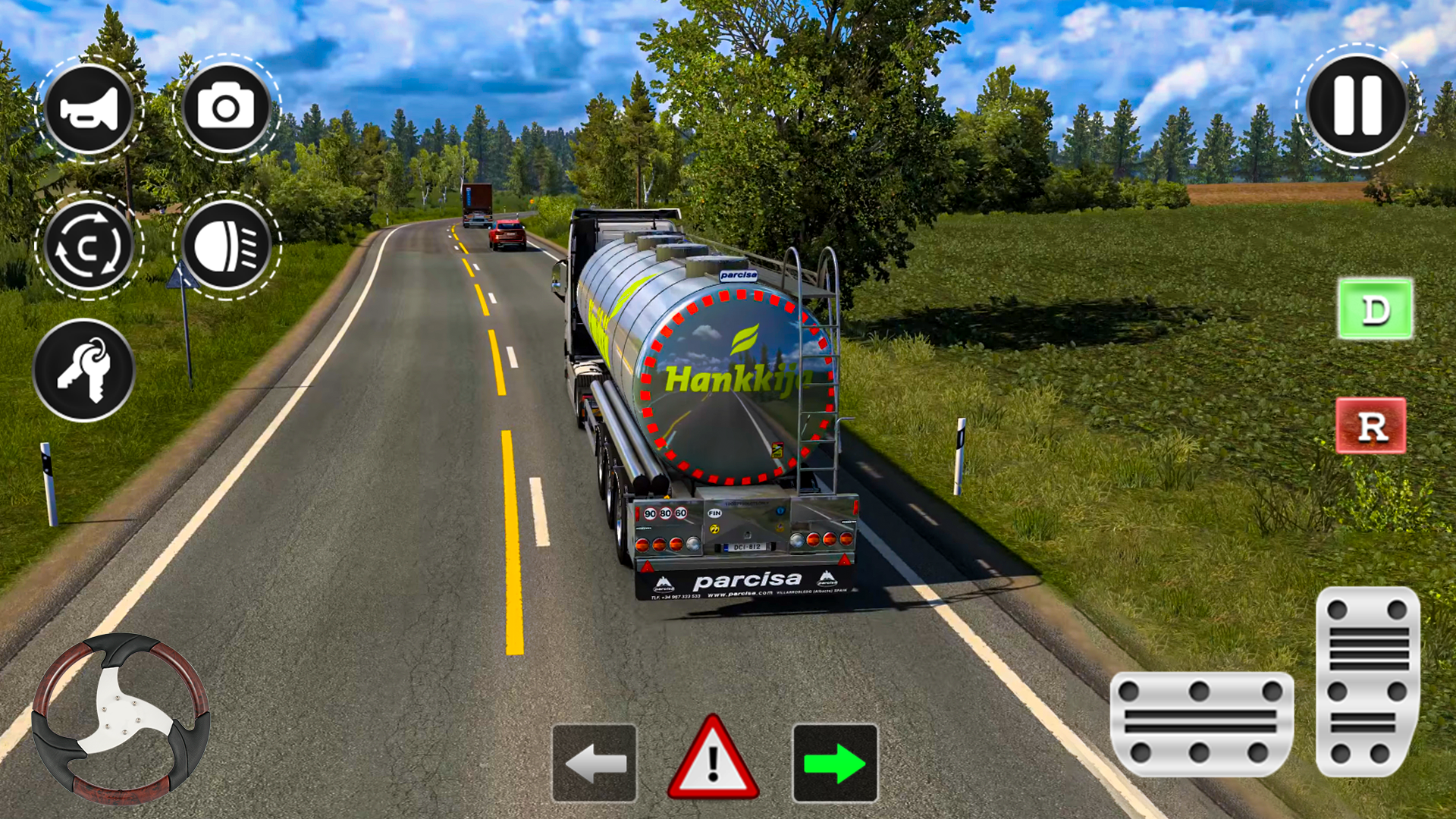Select the camera control in the top-left cluster
Image resolution: width=1456 pixels, height=819 pixels.
pos(227,108)
